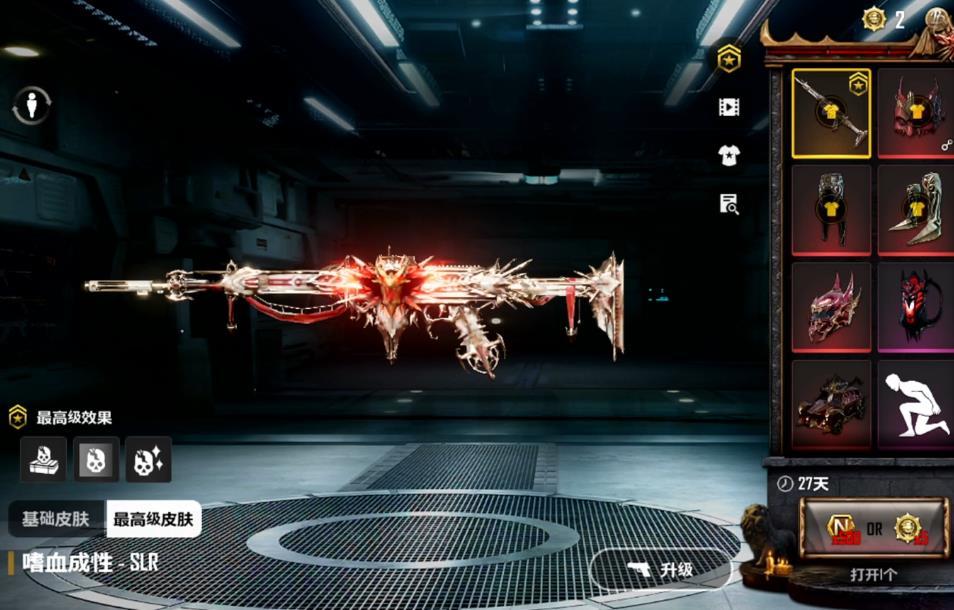Open the video preview icon
Image resolution: width=954 pixels, height=610 pixels.
pos(729,106)
